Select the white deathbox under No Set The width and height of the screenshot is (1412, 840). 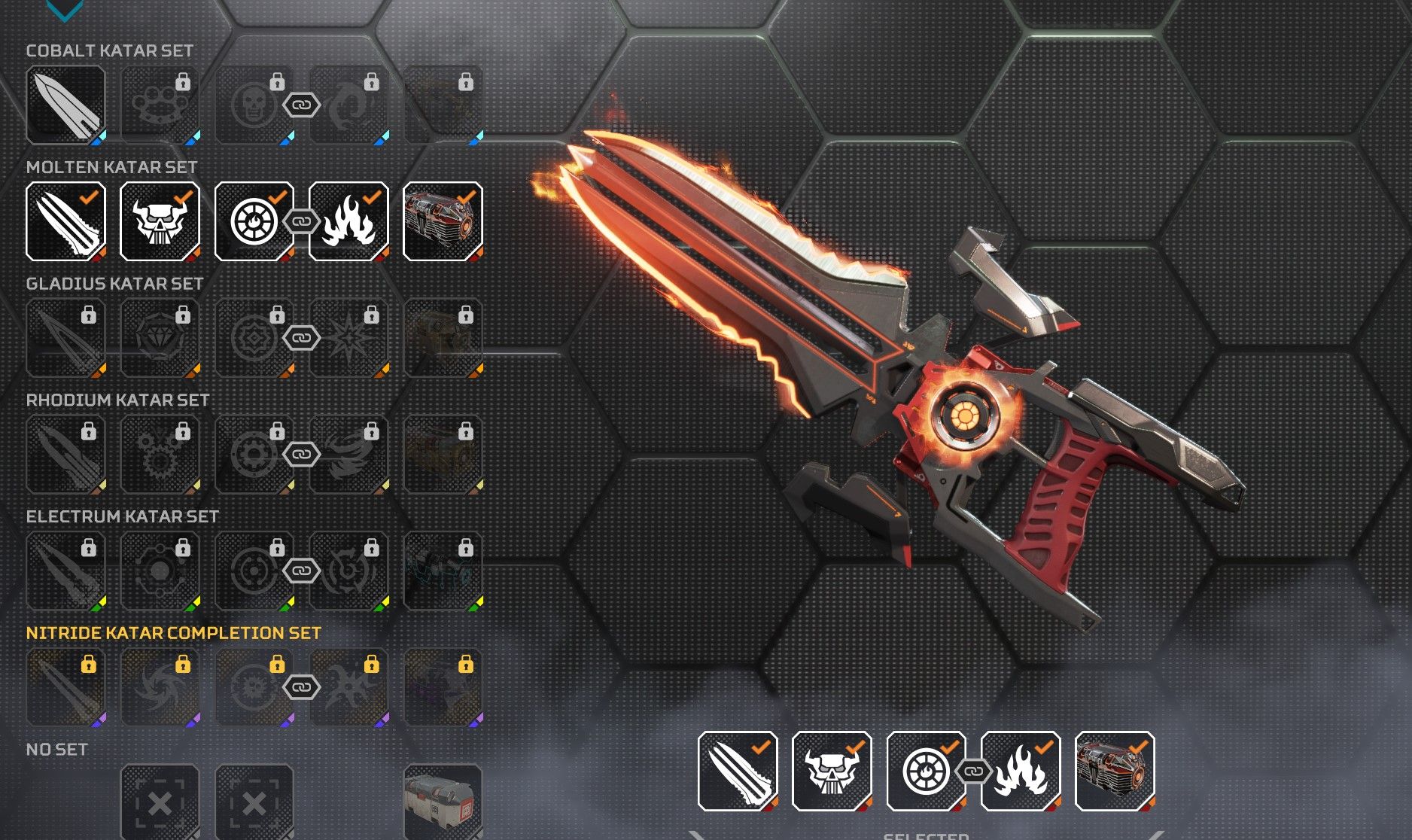[443, 801]
